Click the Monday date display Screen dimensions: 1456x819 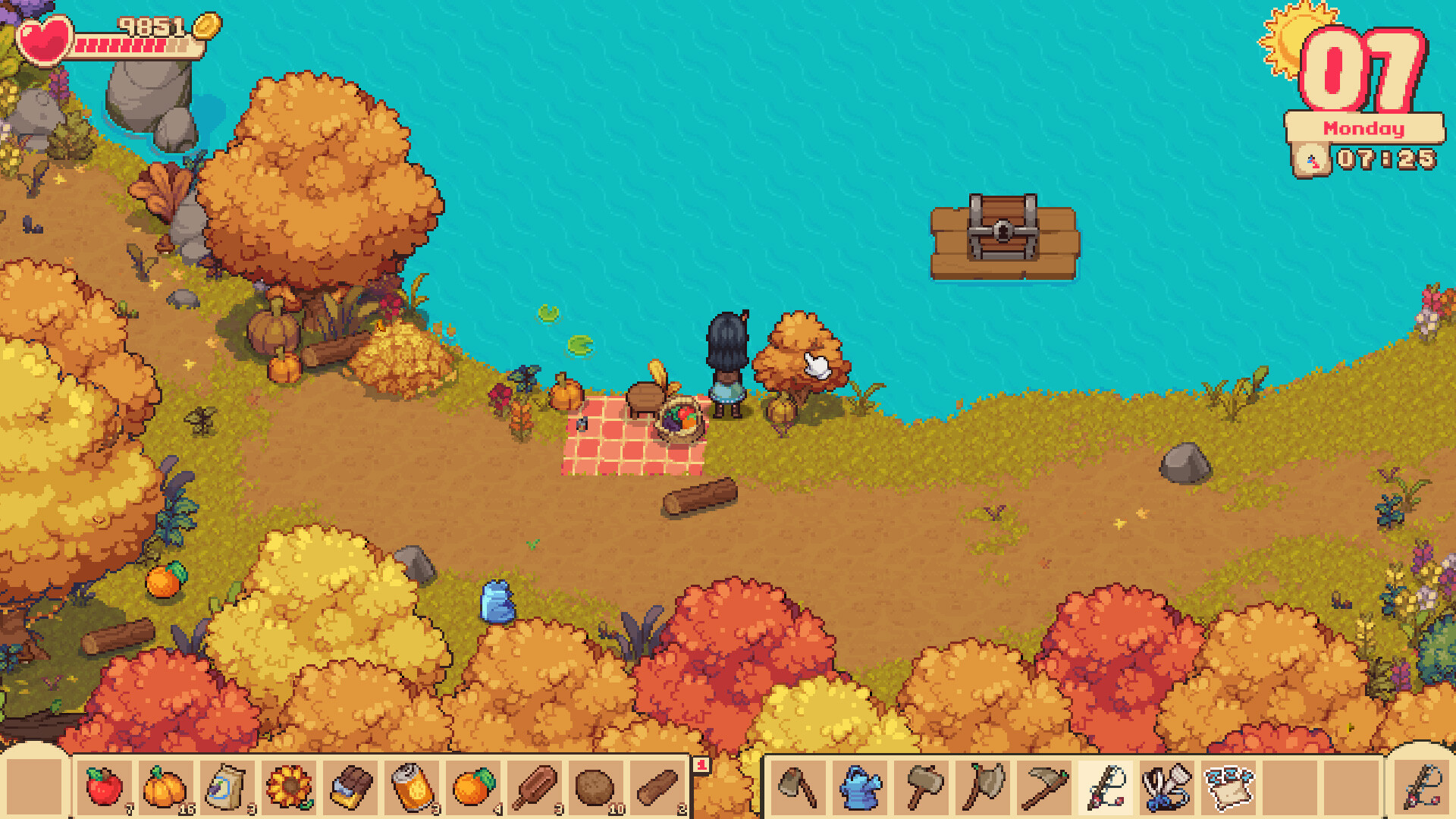point(1363,128)
